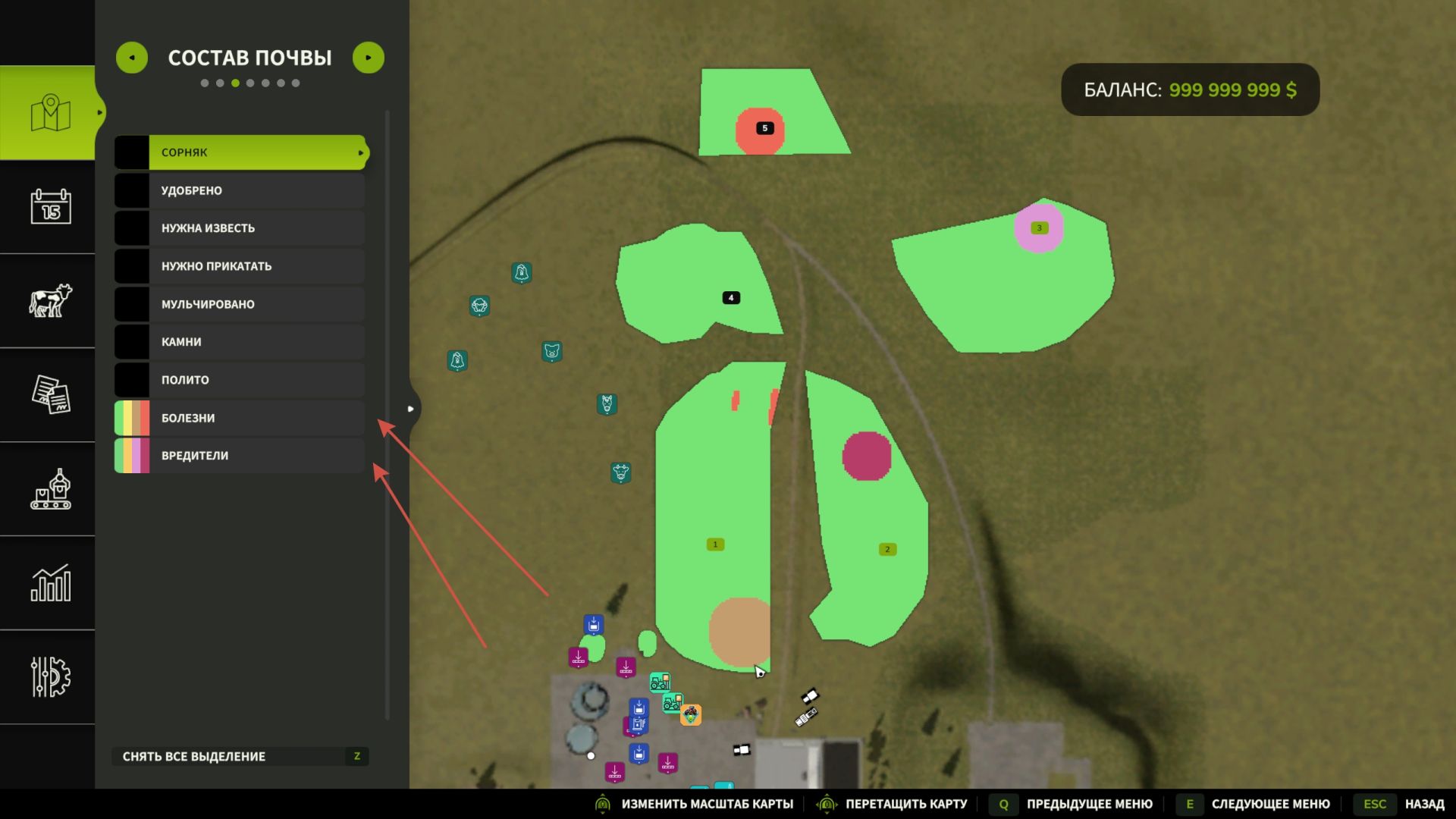
Task: Toggle the Удобрено filter entry
Action: click(x=241, y=190)
